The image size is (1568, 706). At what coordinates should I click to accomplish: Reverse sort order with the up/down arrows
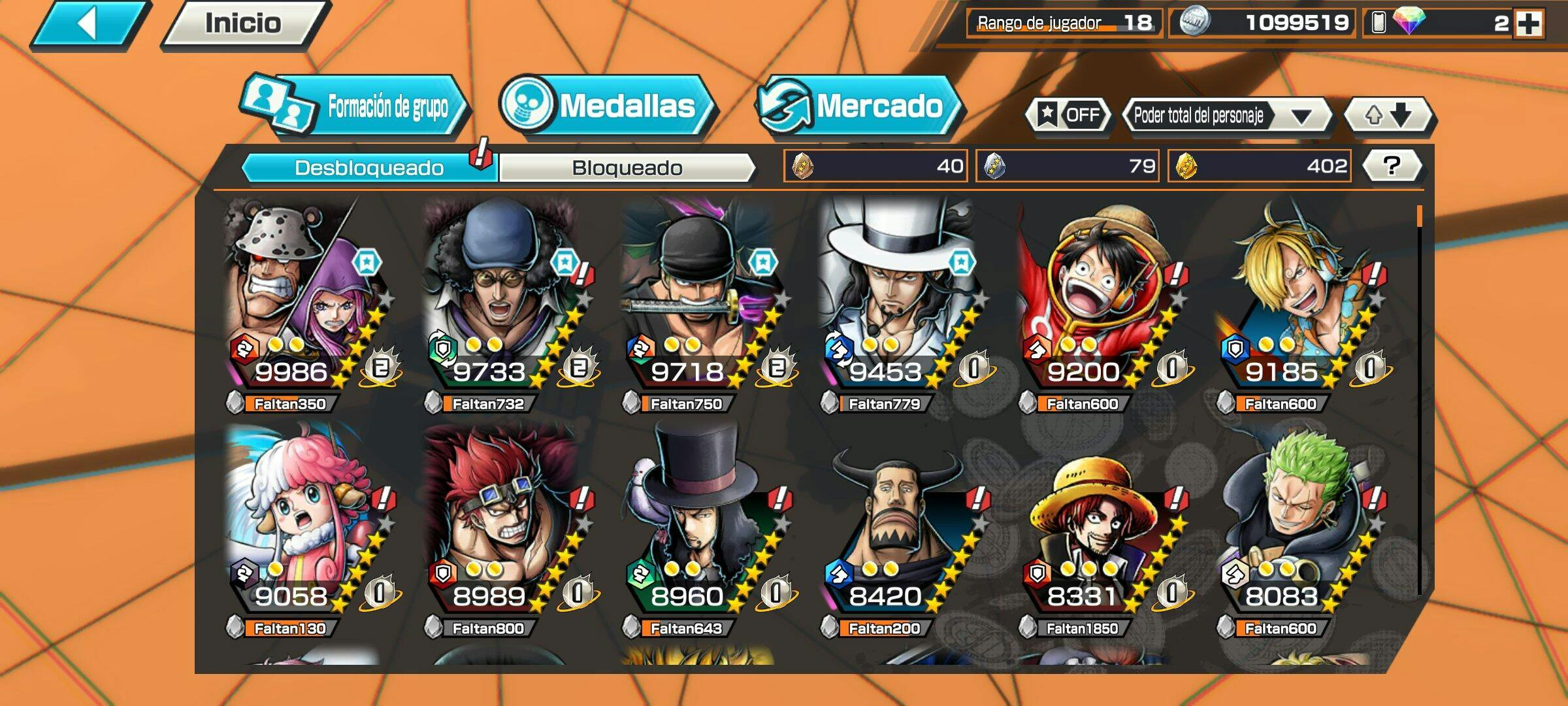pos(1388,116)
